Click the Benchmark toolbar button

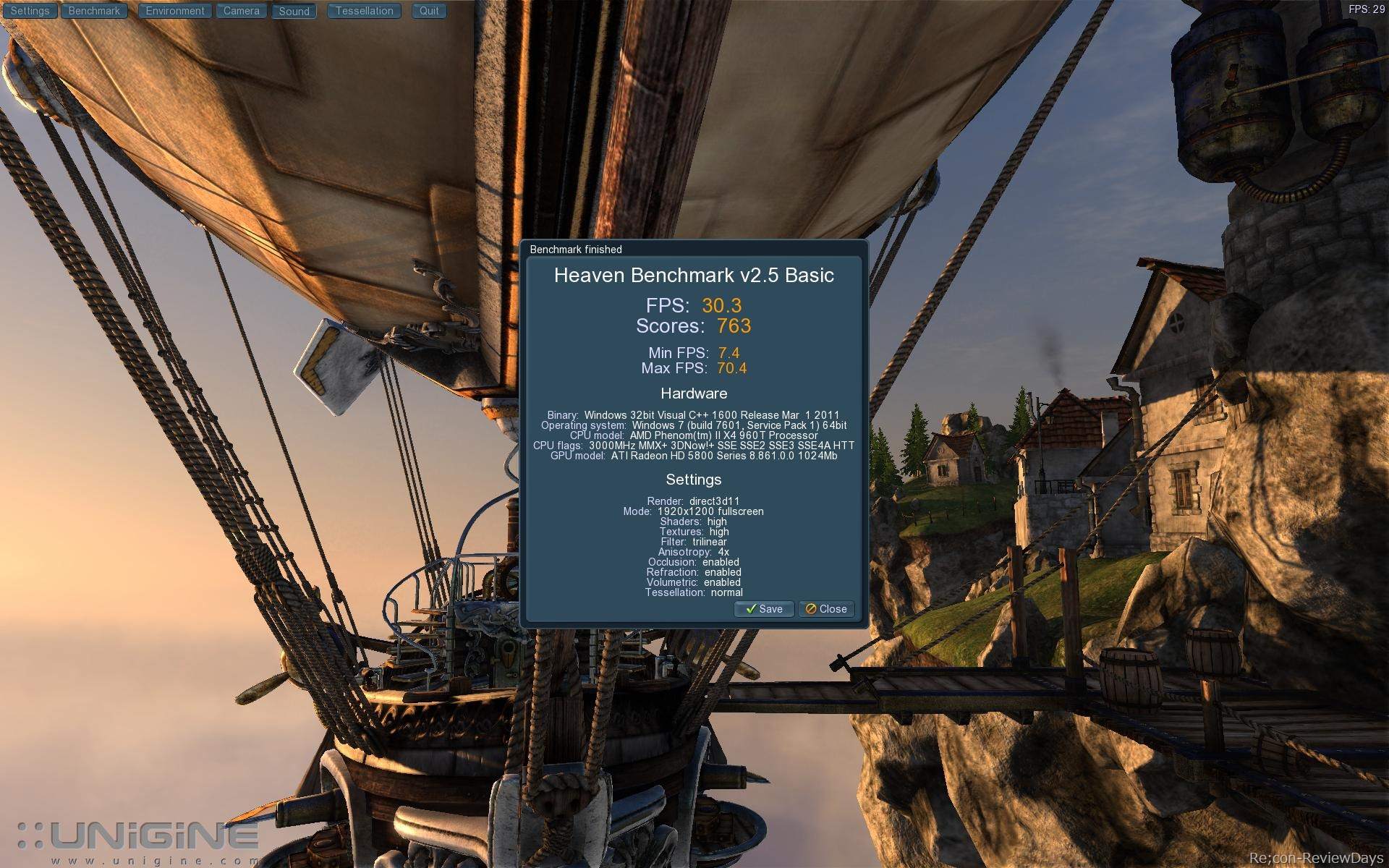94,11
